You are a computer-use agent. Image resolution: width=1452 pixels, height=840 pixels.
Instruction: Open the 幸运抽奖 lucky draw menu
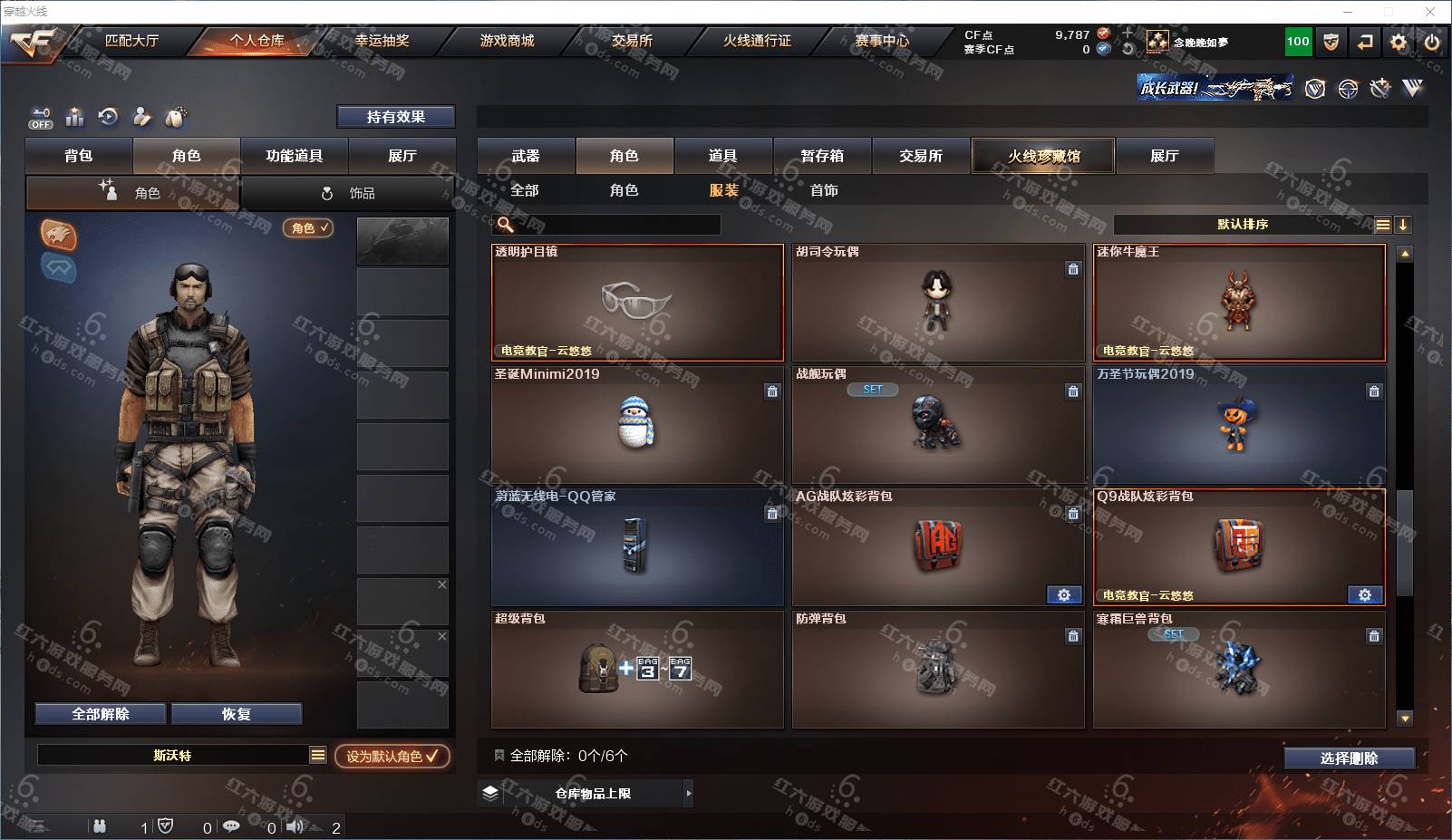[382, 41]
